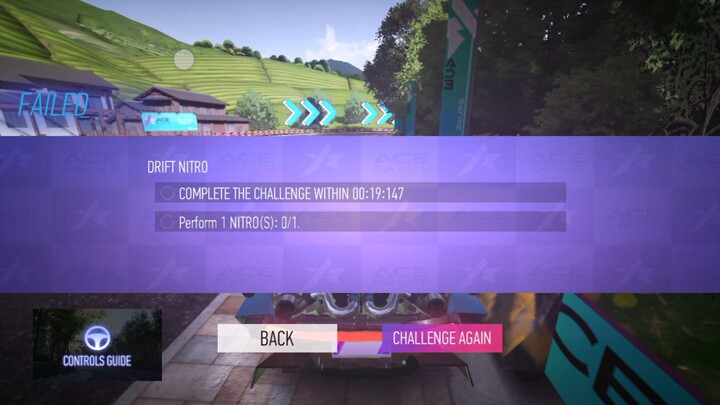The width and height of the screenshot is (720, 405).
Task: Go back with the BACK button
Action: point(277,338)
